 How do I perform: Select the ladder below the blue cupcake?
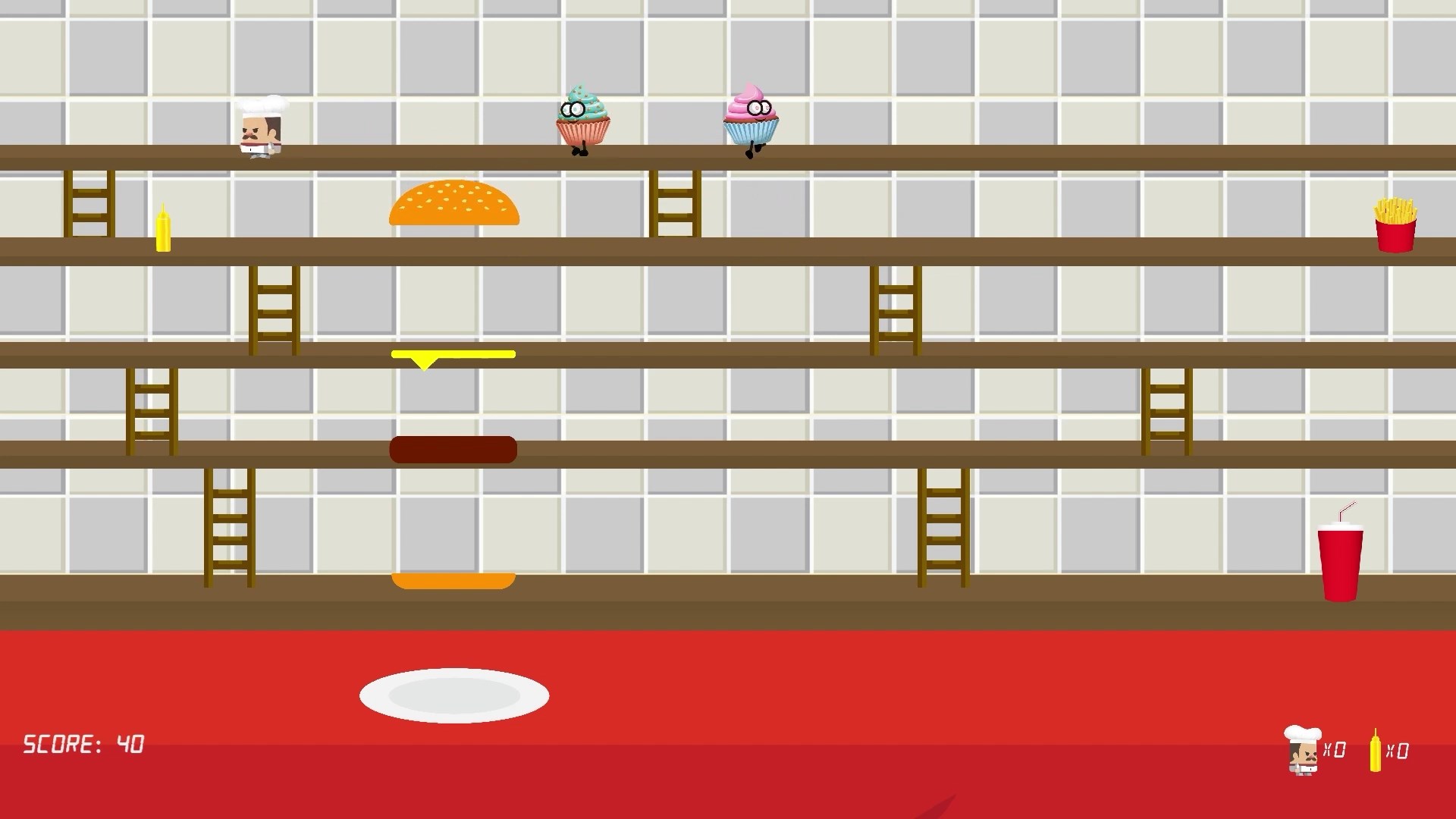pyautogui.click(x=674, y=206)
